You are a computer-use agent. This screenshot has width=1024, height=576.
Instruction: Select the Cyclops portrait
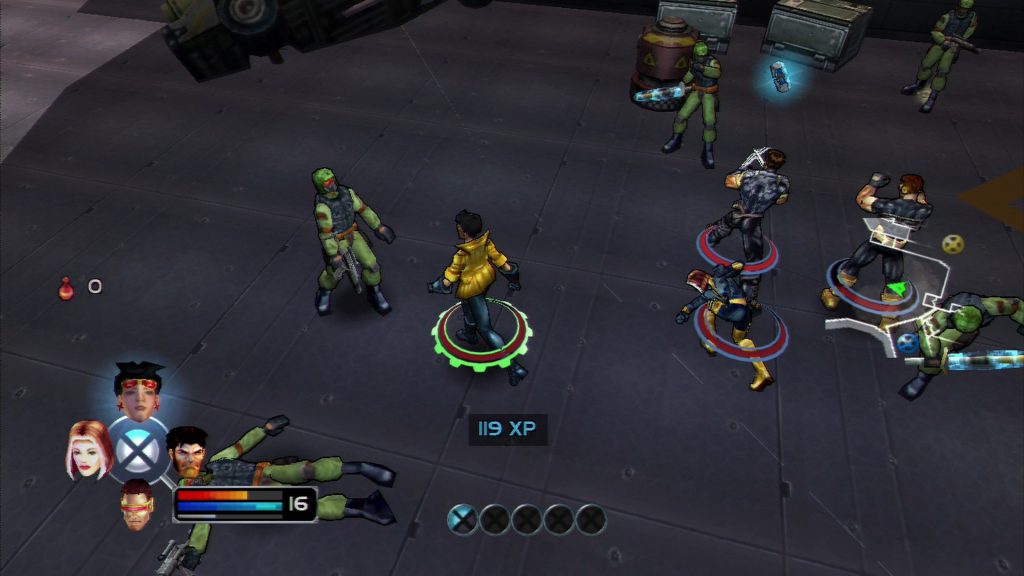(138, 503)
